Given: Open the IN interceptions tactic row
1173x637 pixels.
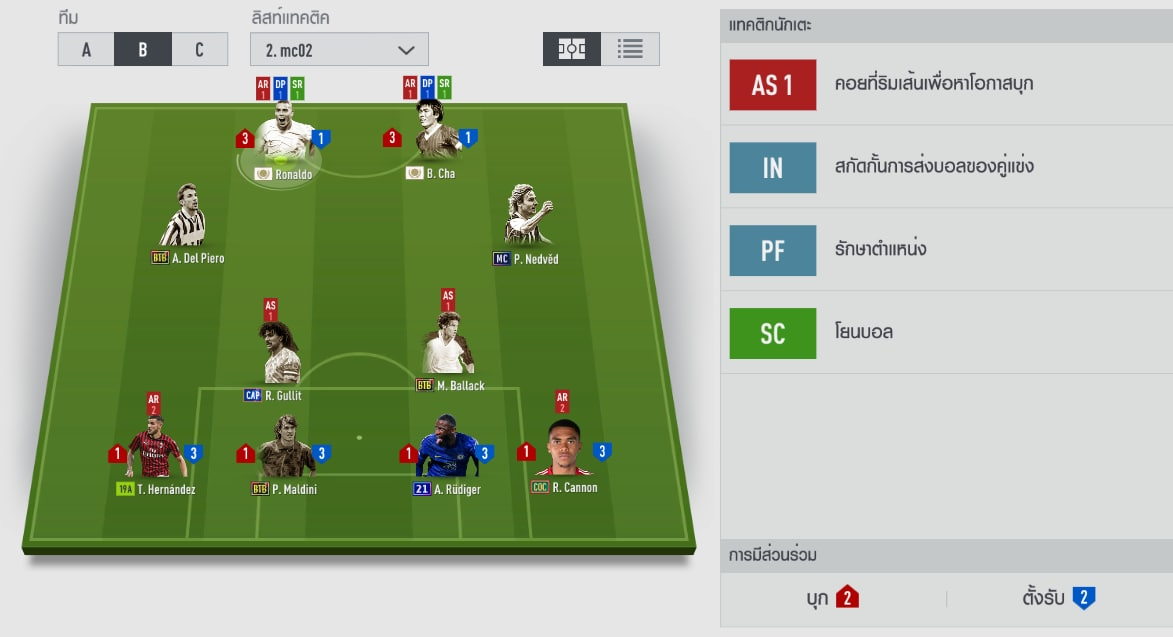Looking at the screenshot, I should [x=945, y=167].
